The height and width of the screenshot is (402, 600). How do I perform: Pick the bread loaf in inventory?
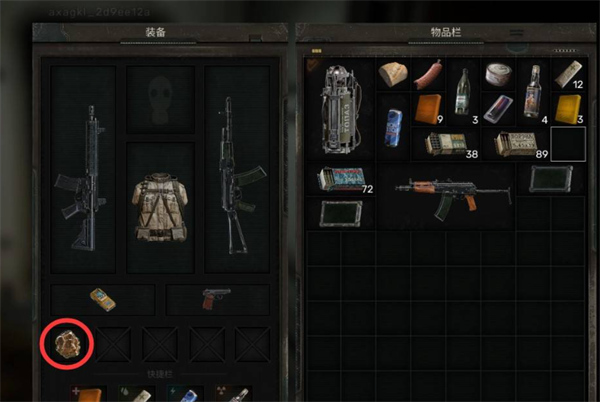click(395, 75)
